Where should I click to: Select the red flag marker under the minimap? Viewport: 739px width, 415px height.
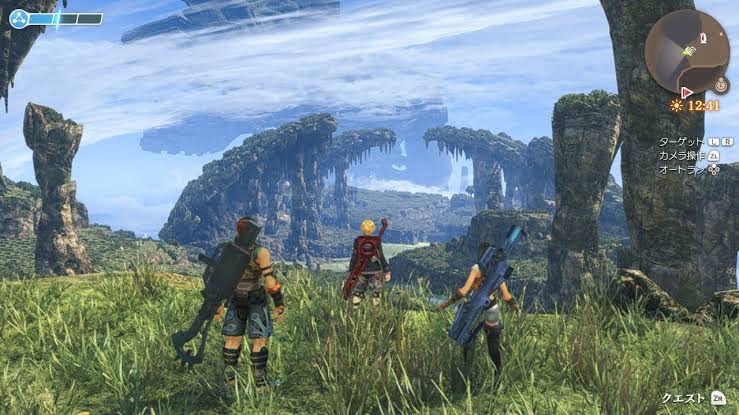pyautogui.click(x=686, y=91)
